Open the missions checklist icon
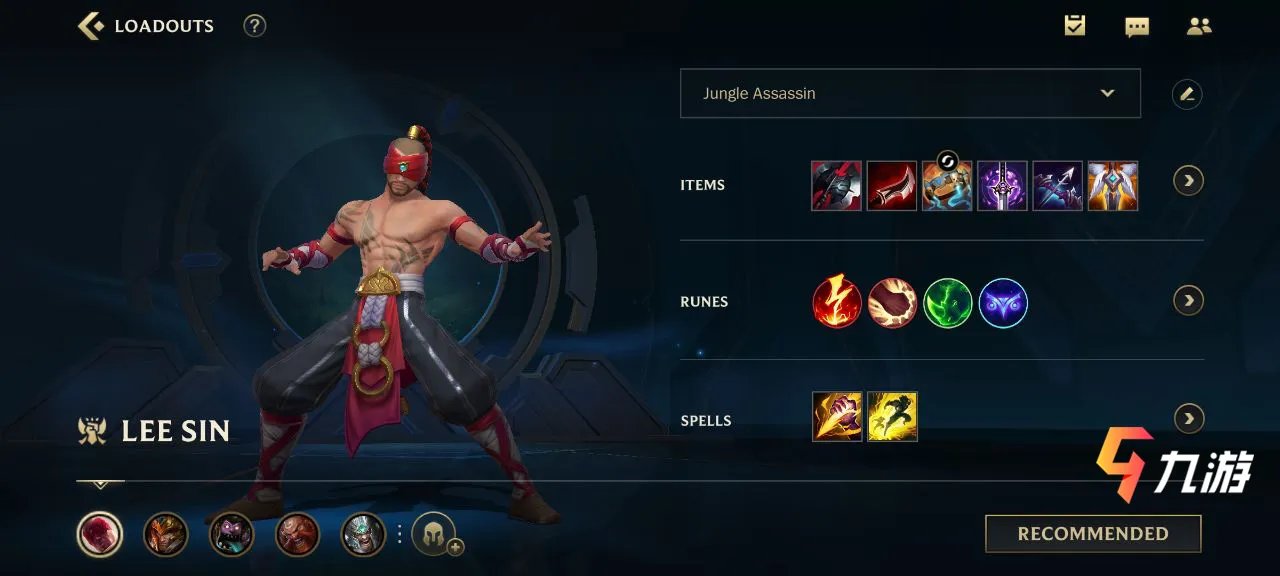This screenshot has height=576, width=1280. (1075, 26)
